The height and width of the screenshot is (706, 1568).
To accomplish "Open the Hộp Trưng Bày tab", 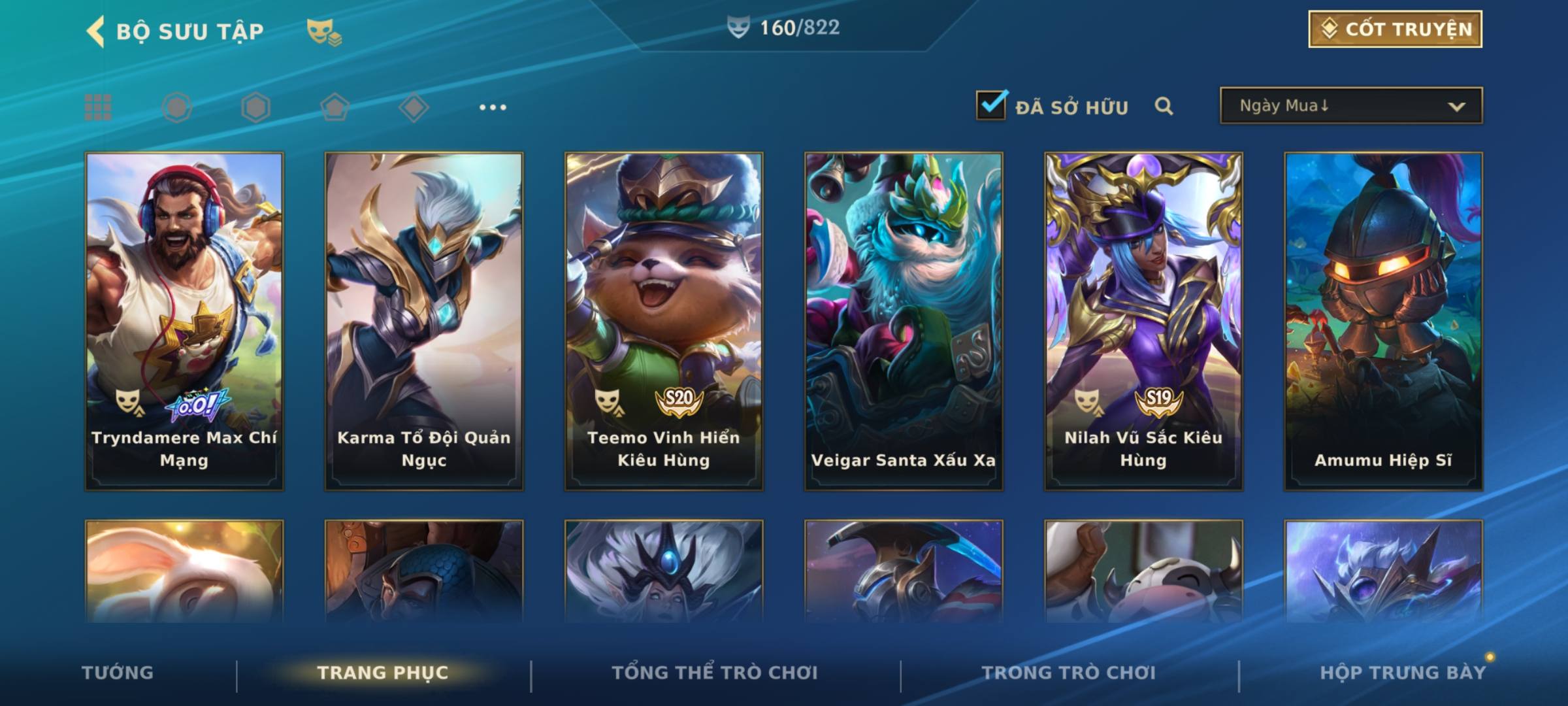I will tap(1403, 673).
